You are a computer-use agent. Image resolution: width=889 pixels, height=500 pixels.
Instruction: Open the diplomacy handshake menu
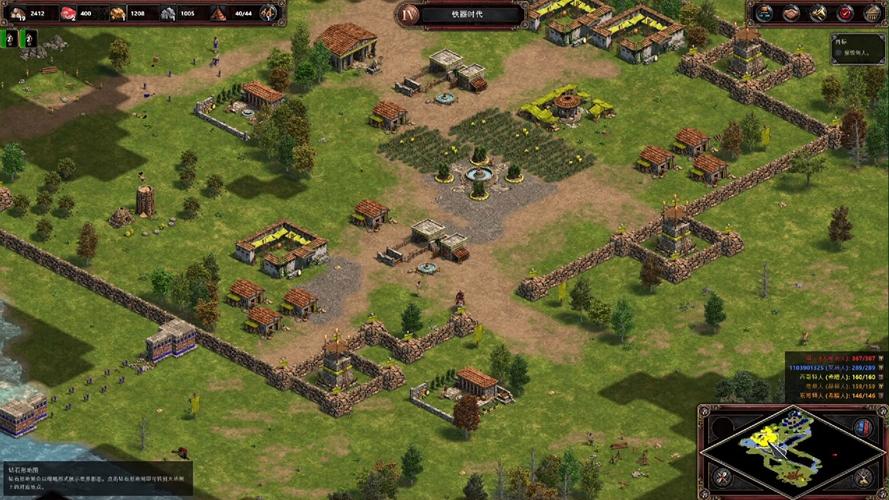click(792, 13)
